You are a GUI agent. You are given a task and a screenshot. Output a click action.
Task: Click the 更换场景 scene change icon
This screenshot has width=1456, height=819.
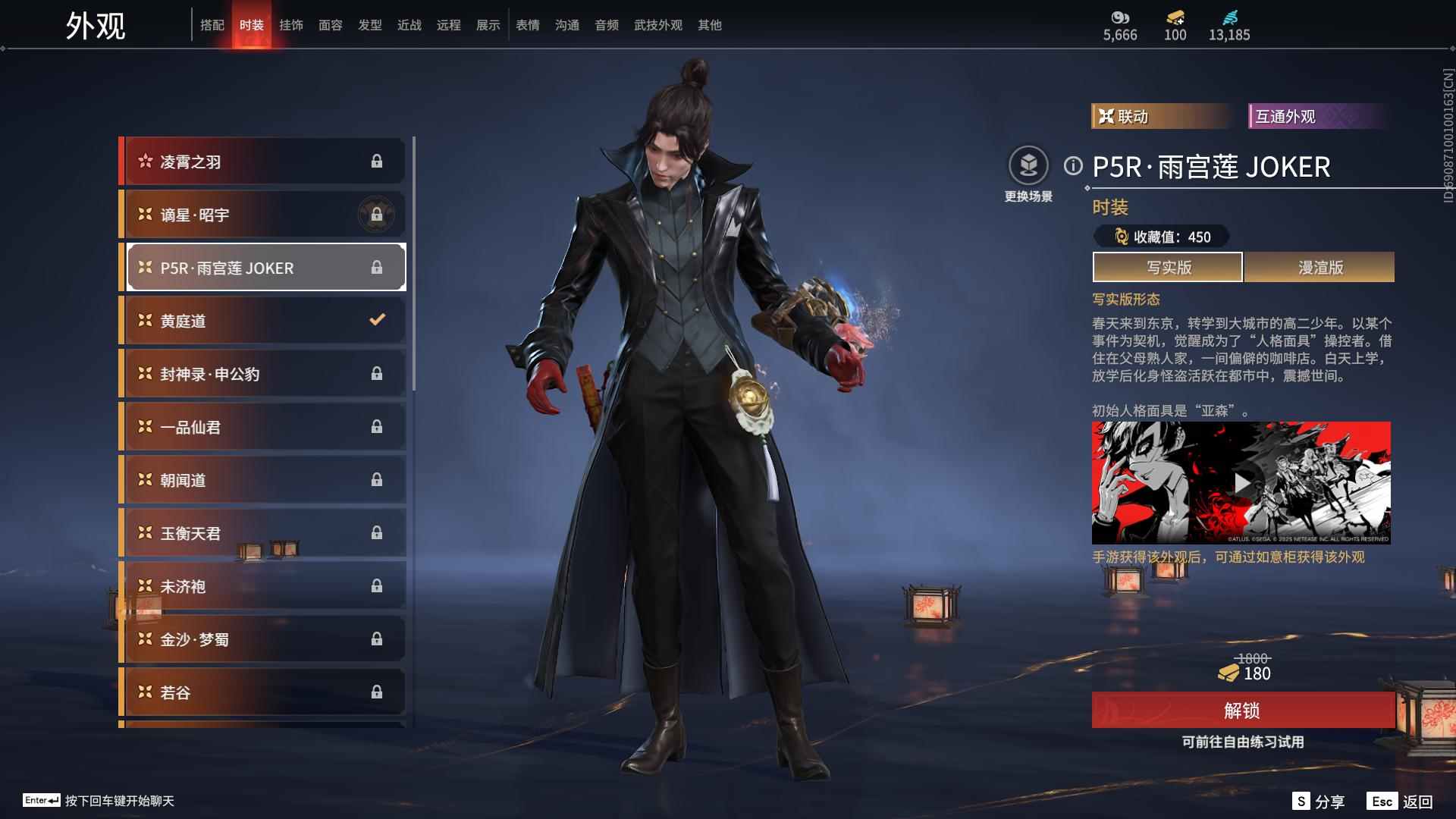[x=1028, y=165]
